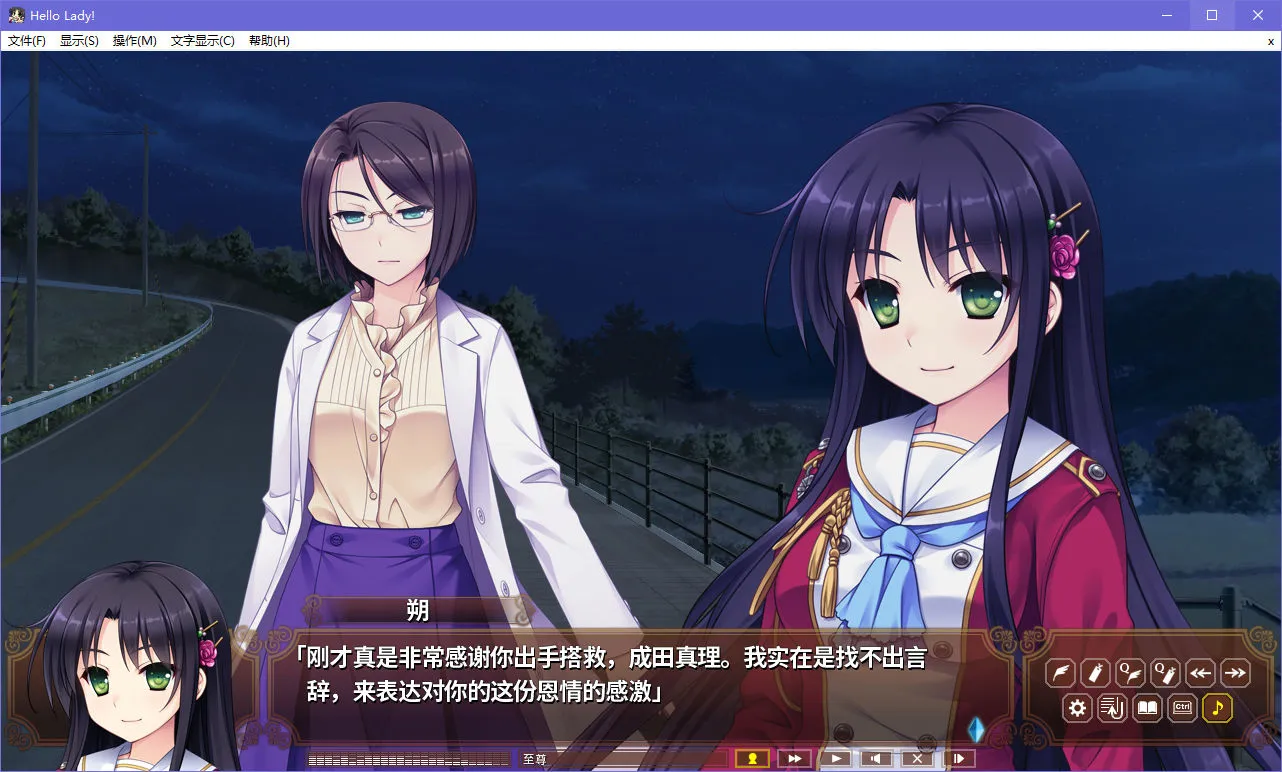This screenshot has height=772, width=1282.
Task: Open the backlog with the book icon
Action: click(1147, 708)
